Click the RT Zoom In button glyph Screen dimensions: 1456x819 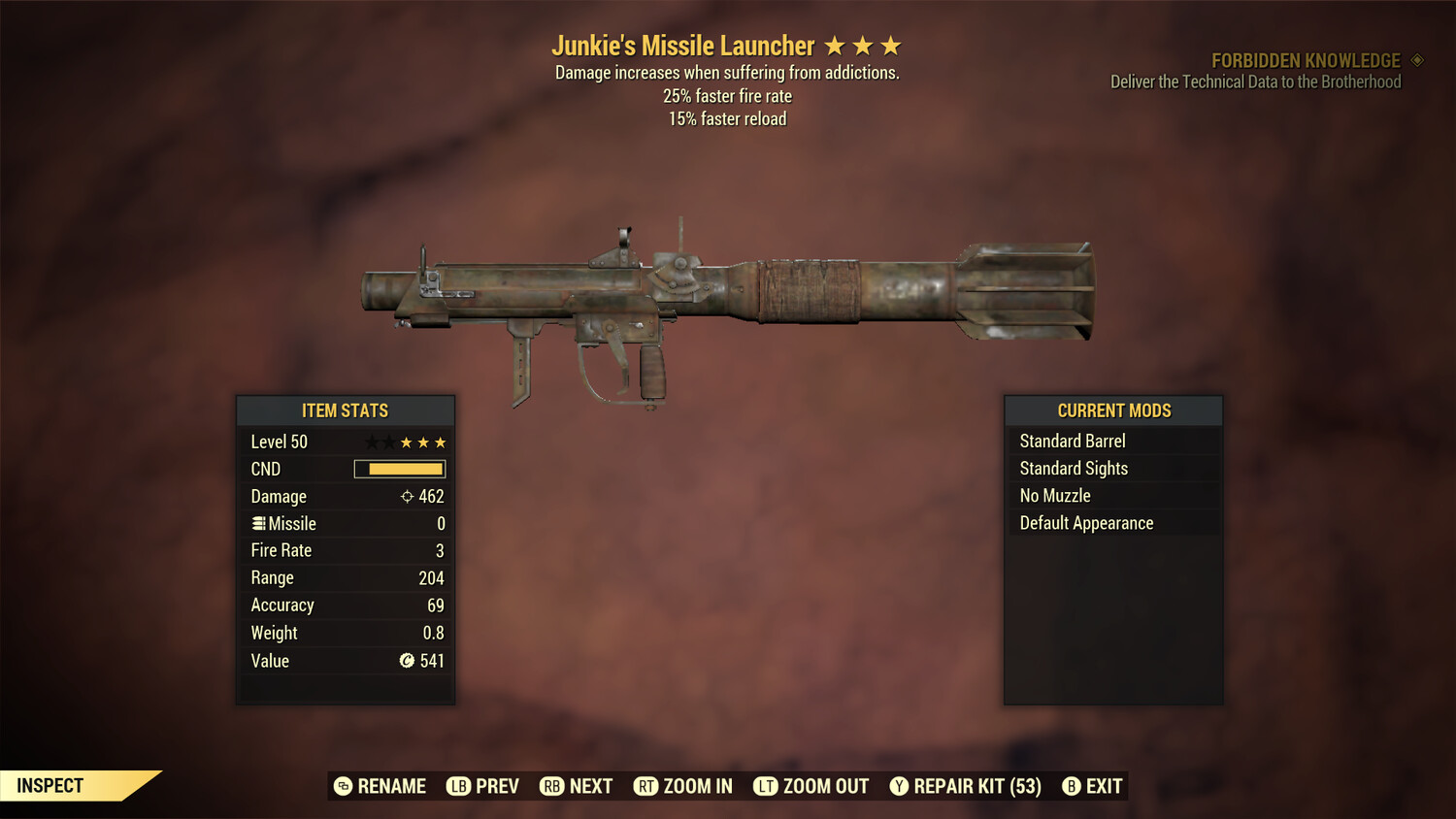tap(648, 786)
